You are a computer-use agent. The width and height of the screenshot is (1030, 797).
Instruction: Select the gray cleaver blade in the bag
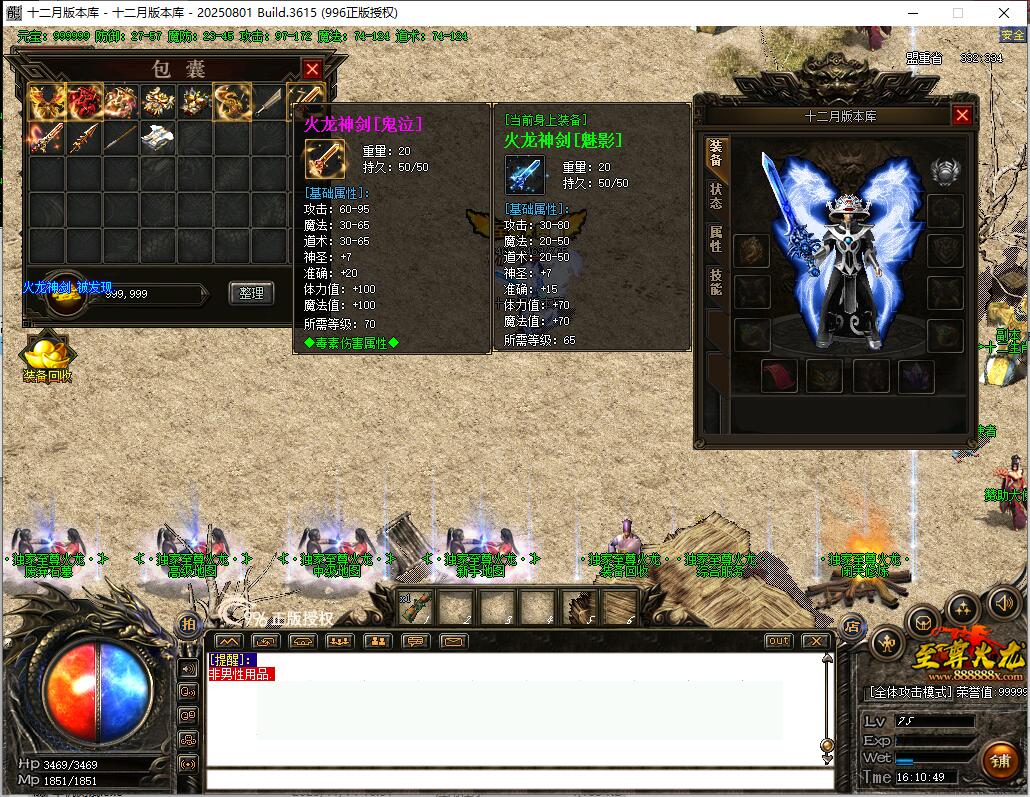click(268, 100)
